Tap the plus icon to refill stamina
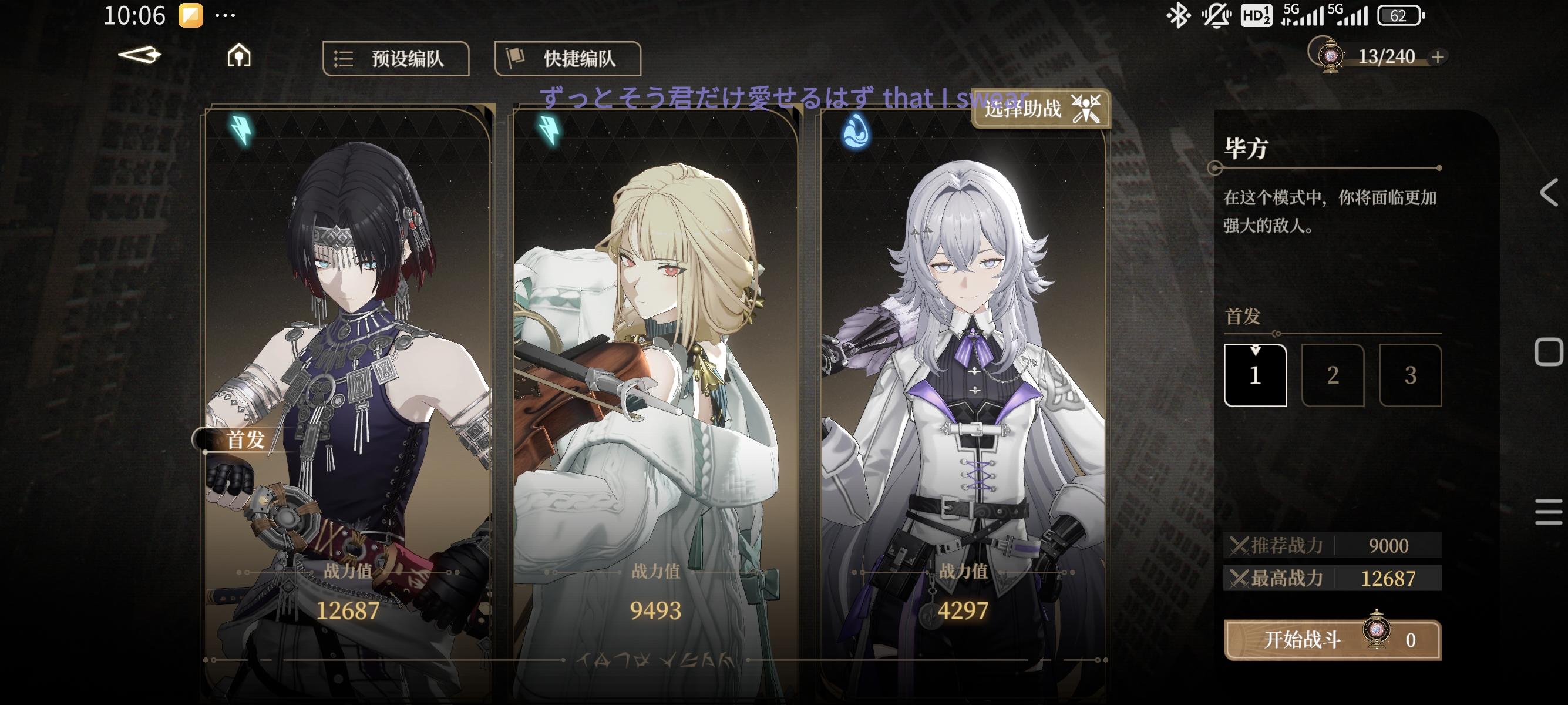 coord(1439,57)
